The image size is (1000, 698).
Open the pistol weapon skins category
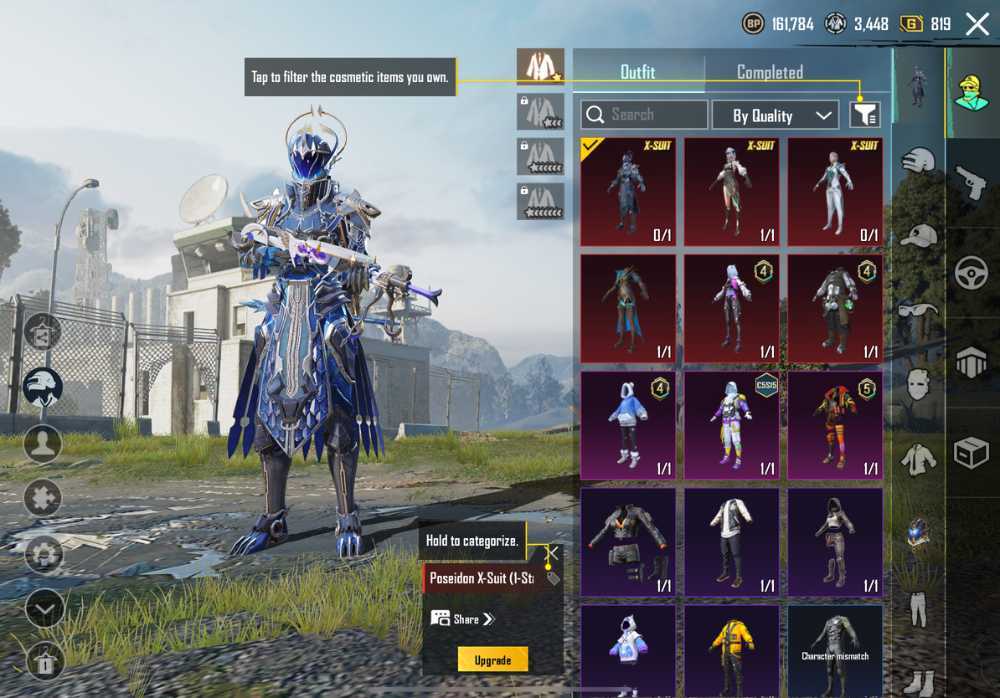point(971,183)
